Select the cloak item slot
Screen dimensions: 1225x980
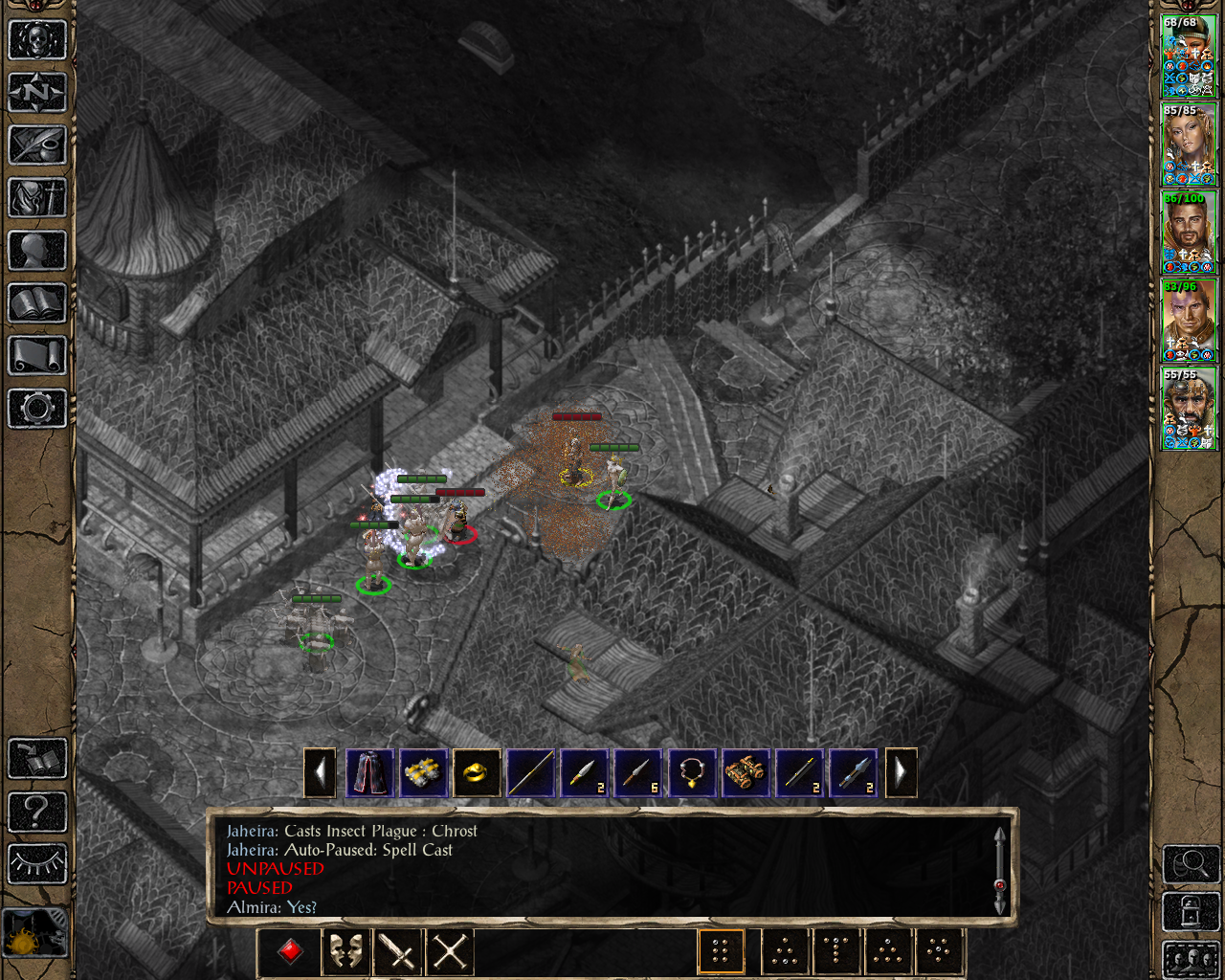coord(369,772)
